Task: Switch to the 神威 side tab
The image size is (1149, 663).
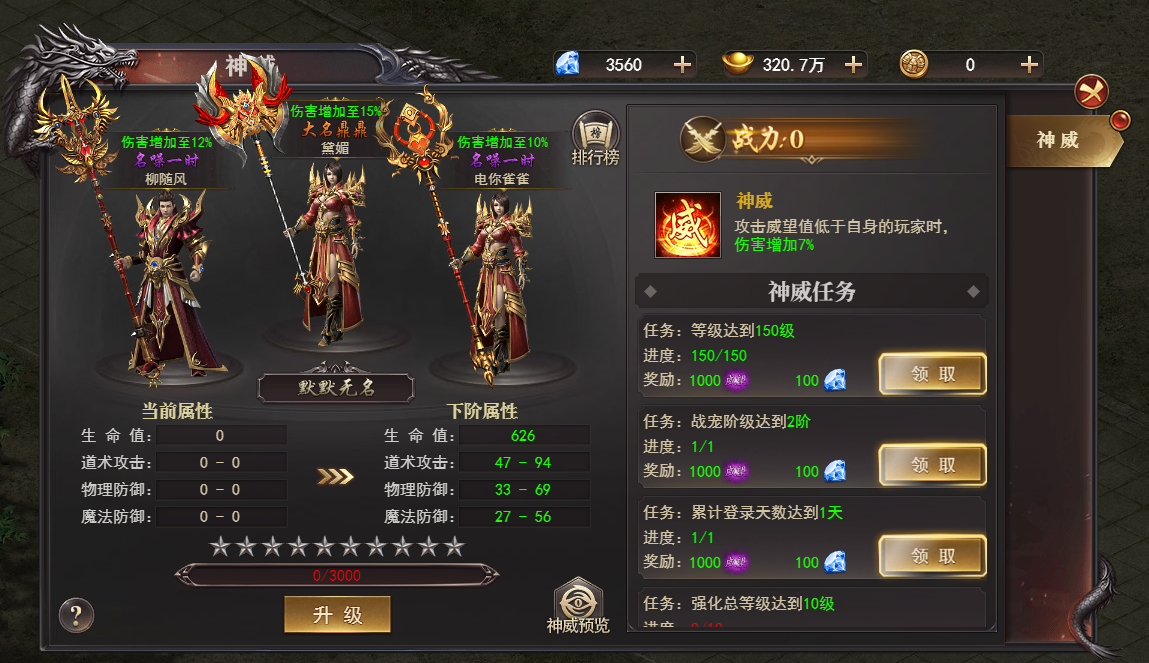Action: coord(1060,140)
